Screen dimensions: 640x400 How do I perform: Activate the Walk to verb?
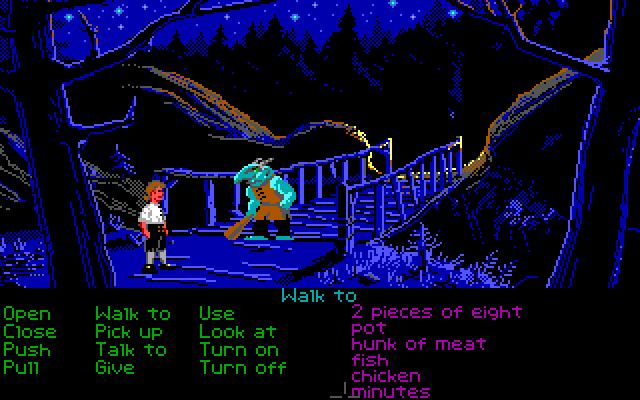click(133, 314)
